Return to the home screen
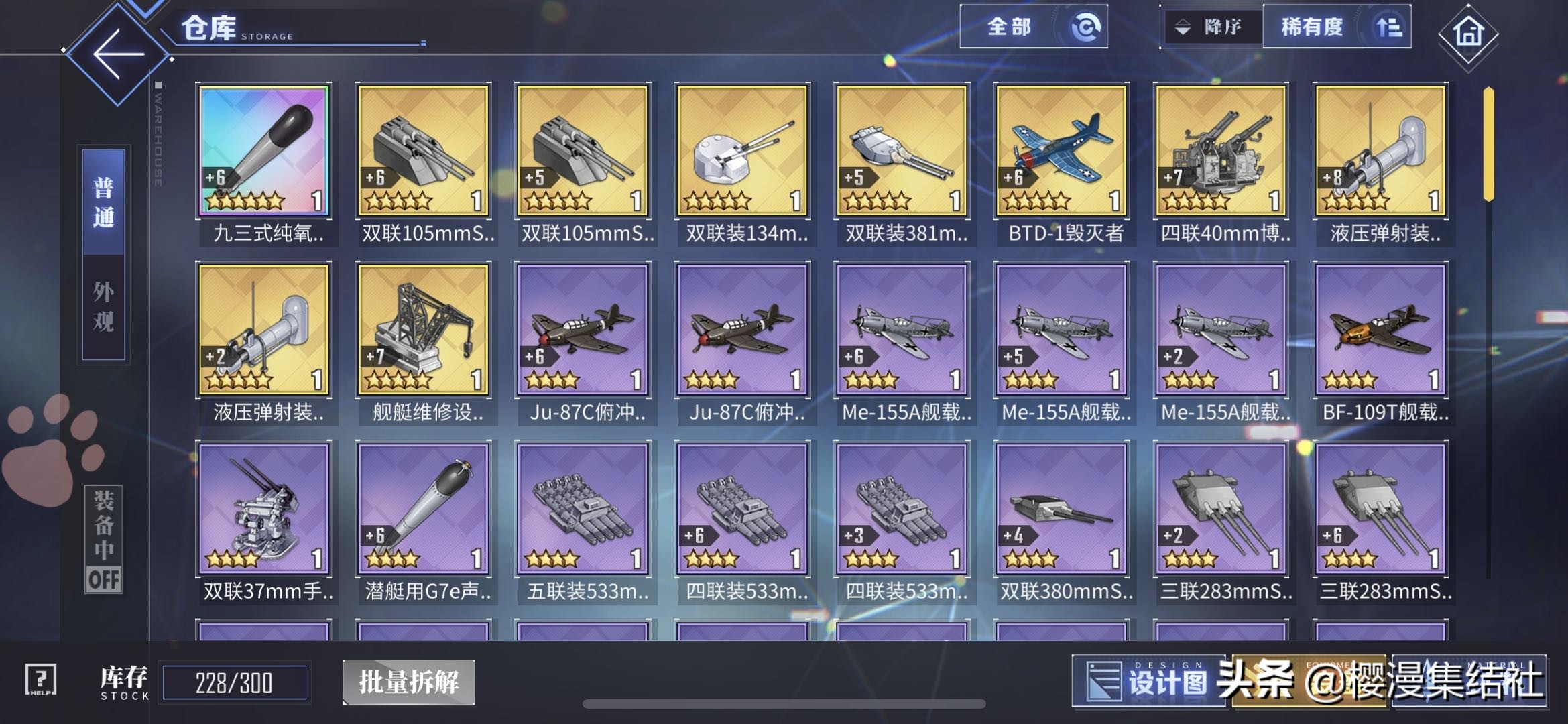The image size is (1568, 724). click(x=1467, y=34)
